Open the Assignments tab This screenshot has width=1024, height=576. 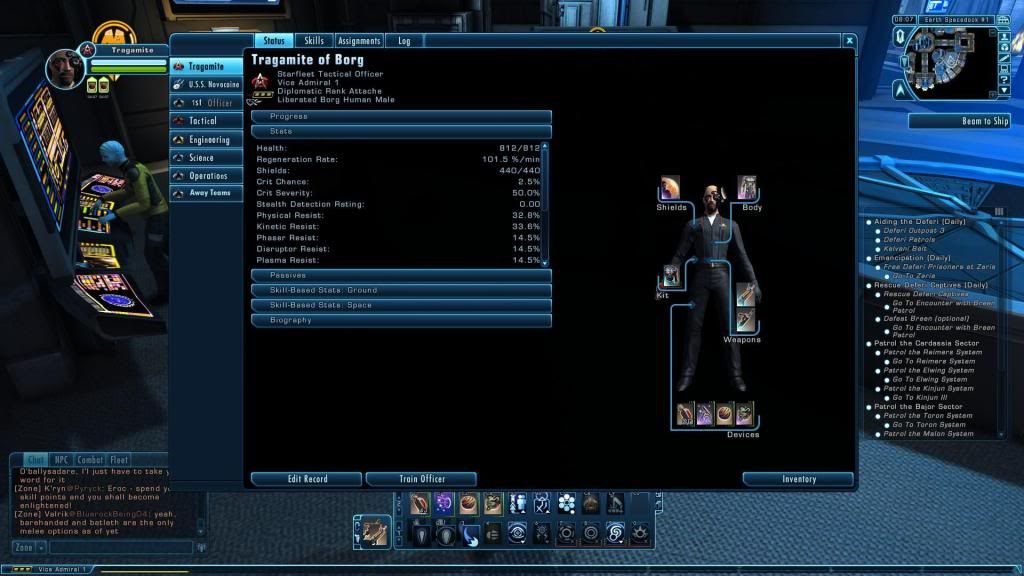359,41
